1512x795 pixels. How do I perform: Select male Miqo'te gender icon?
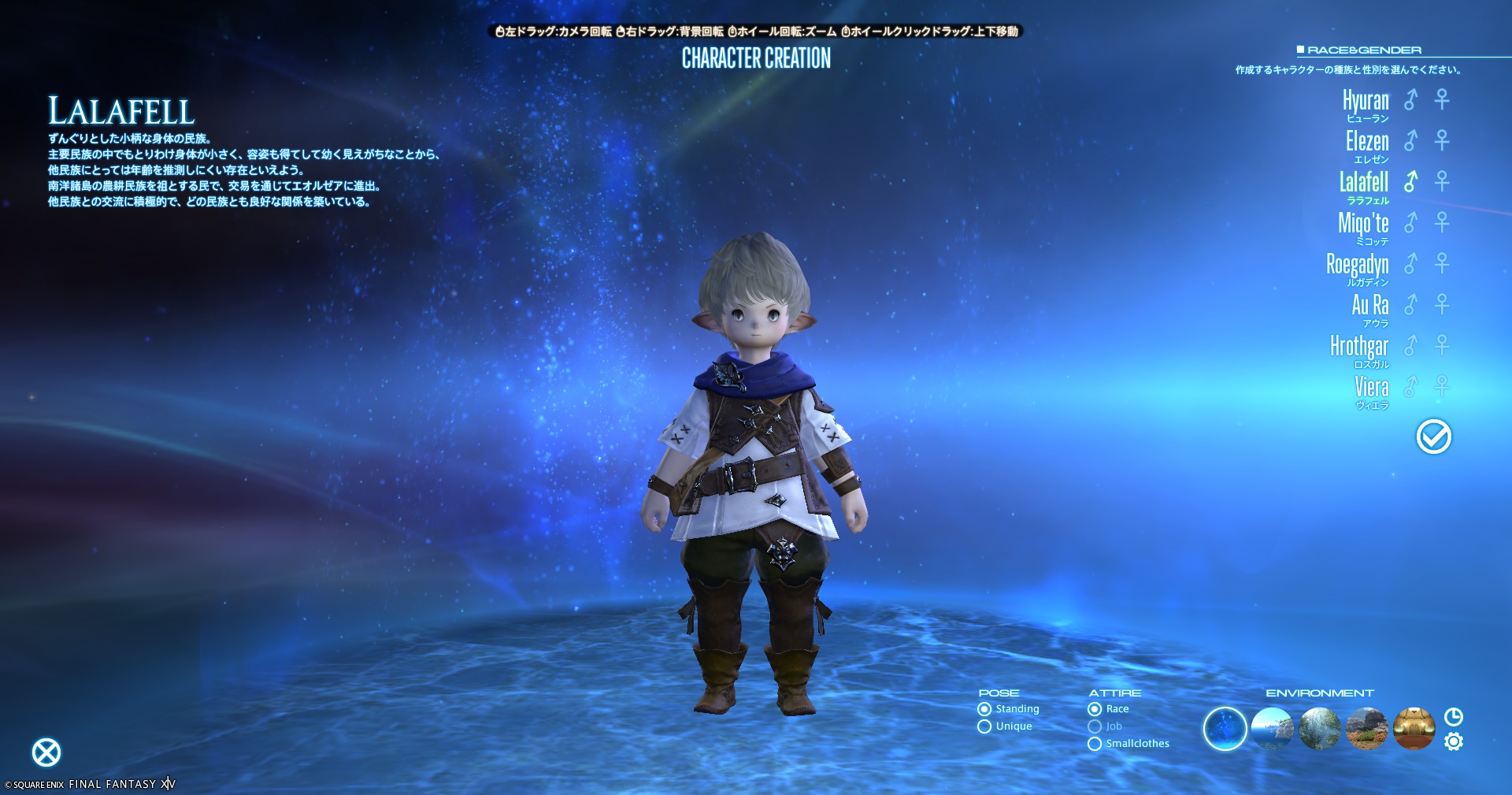(1410, 222)
